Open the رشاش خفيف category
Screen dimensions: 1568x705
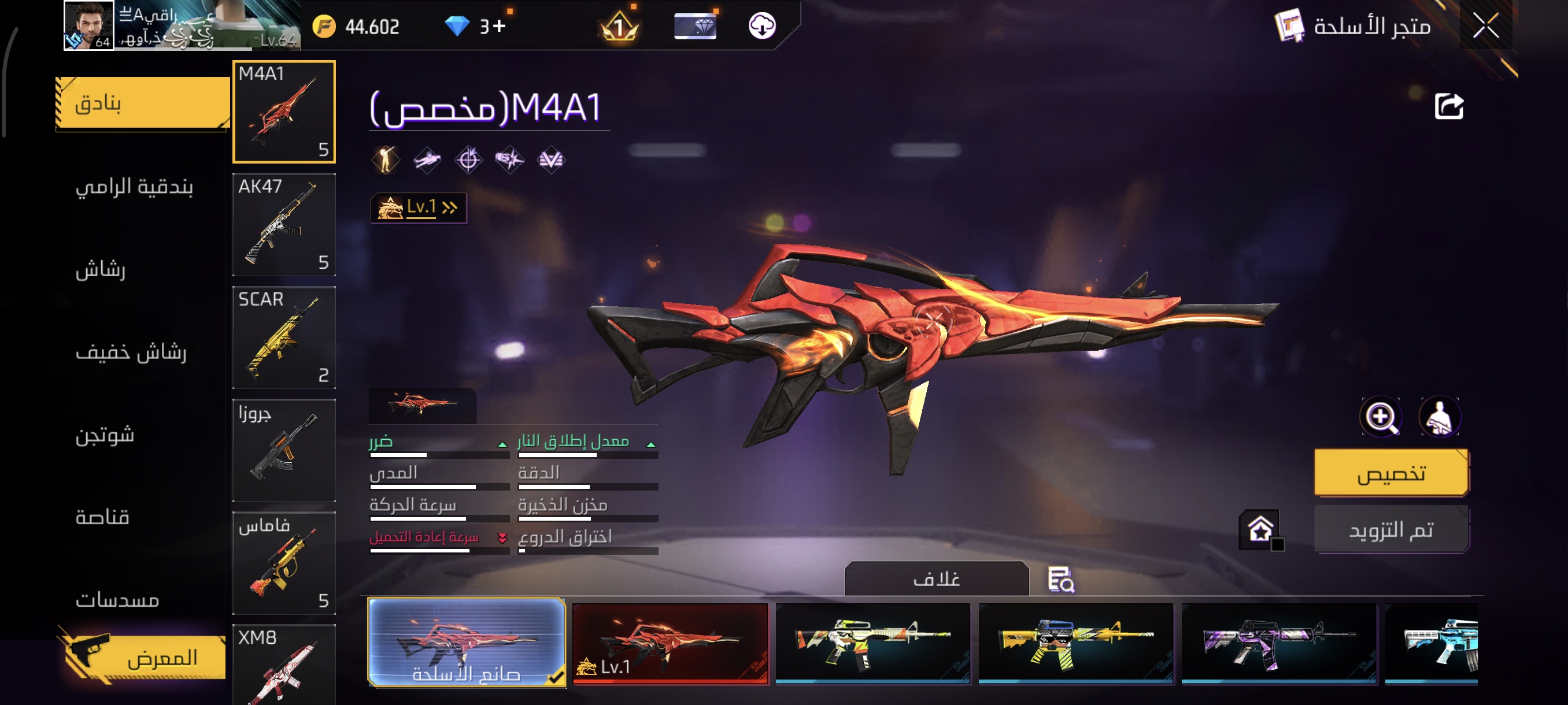[x=131, y=351]
